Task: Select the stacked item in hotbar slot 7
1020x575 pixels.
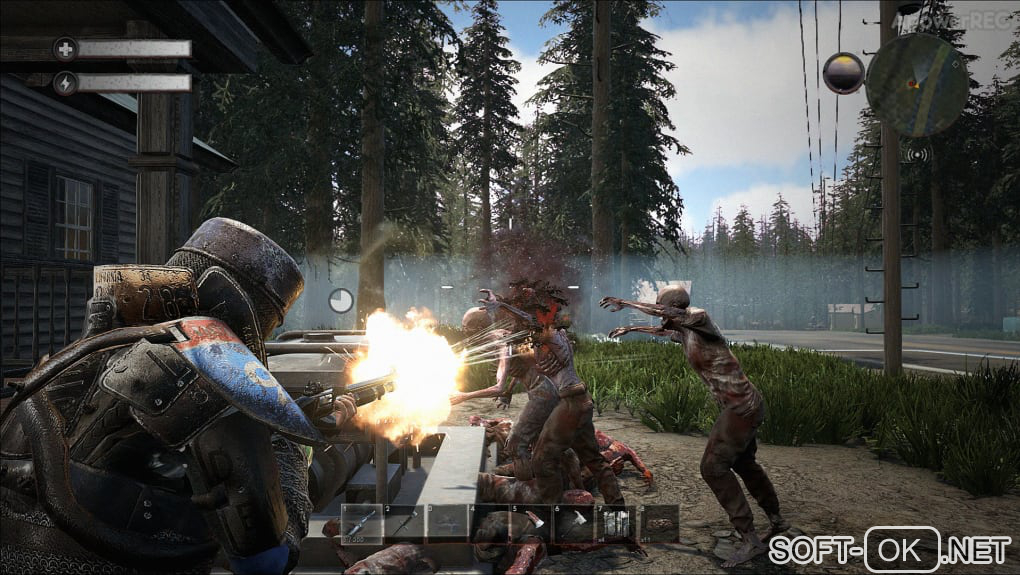Action: [x=617, y=523]
